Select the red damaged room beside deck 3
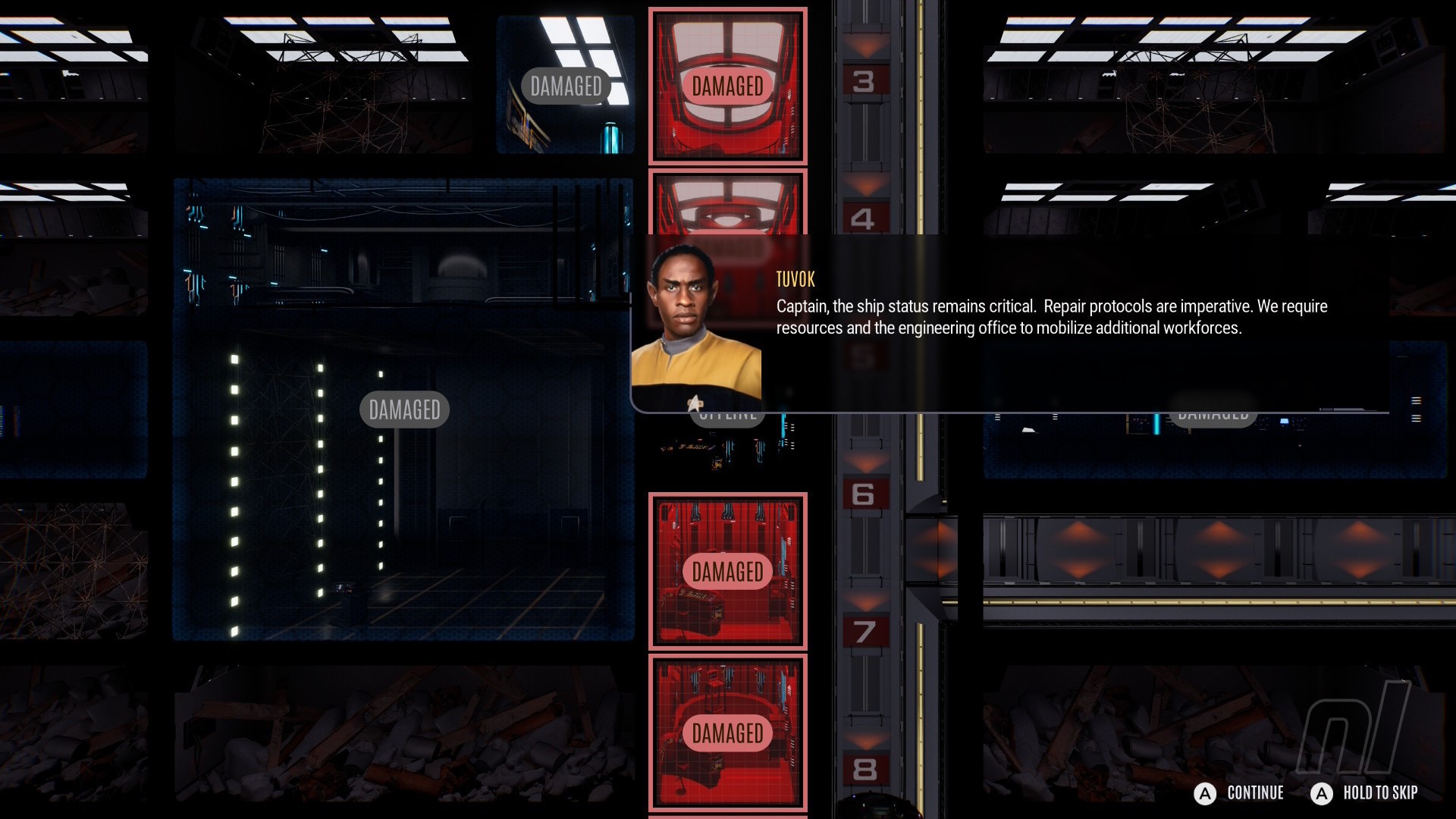This screenshot has height=819, width=1456. [727, 86]
